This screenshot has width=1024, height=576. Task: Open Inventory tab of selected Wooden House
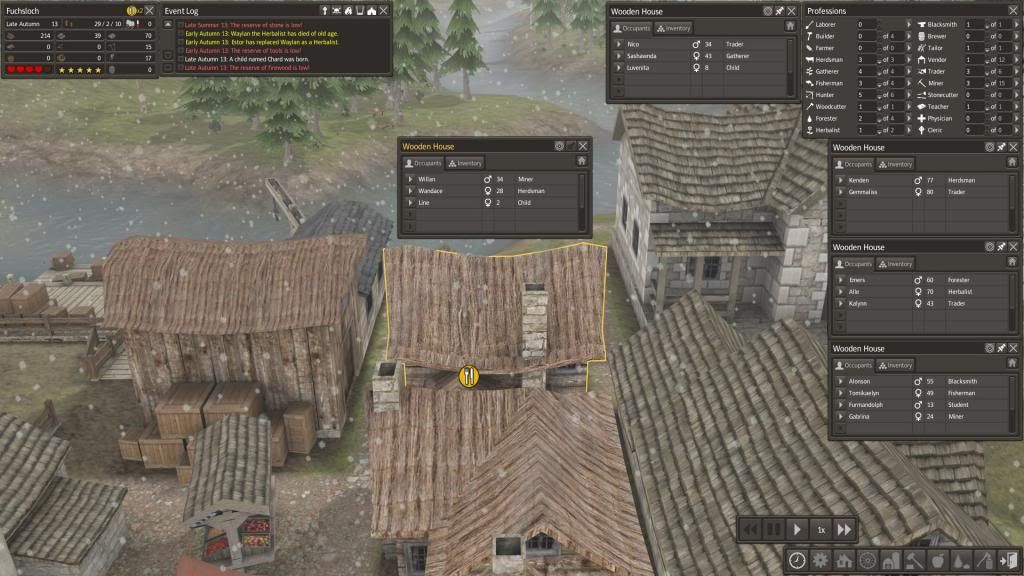pos(464,163)
